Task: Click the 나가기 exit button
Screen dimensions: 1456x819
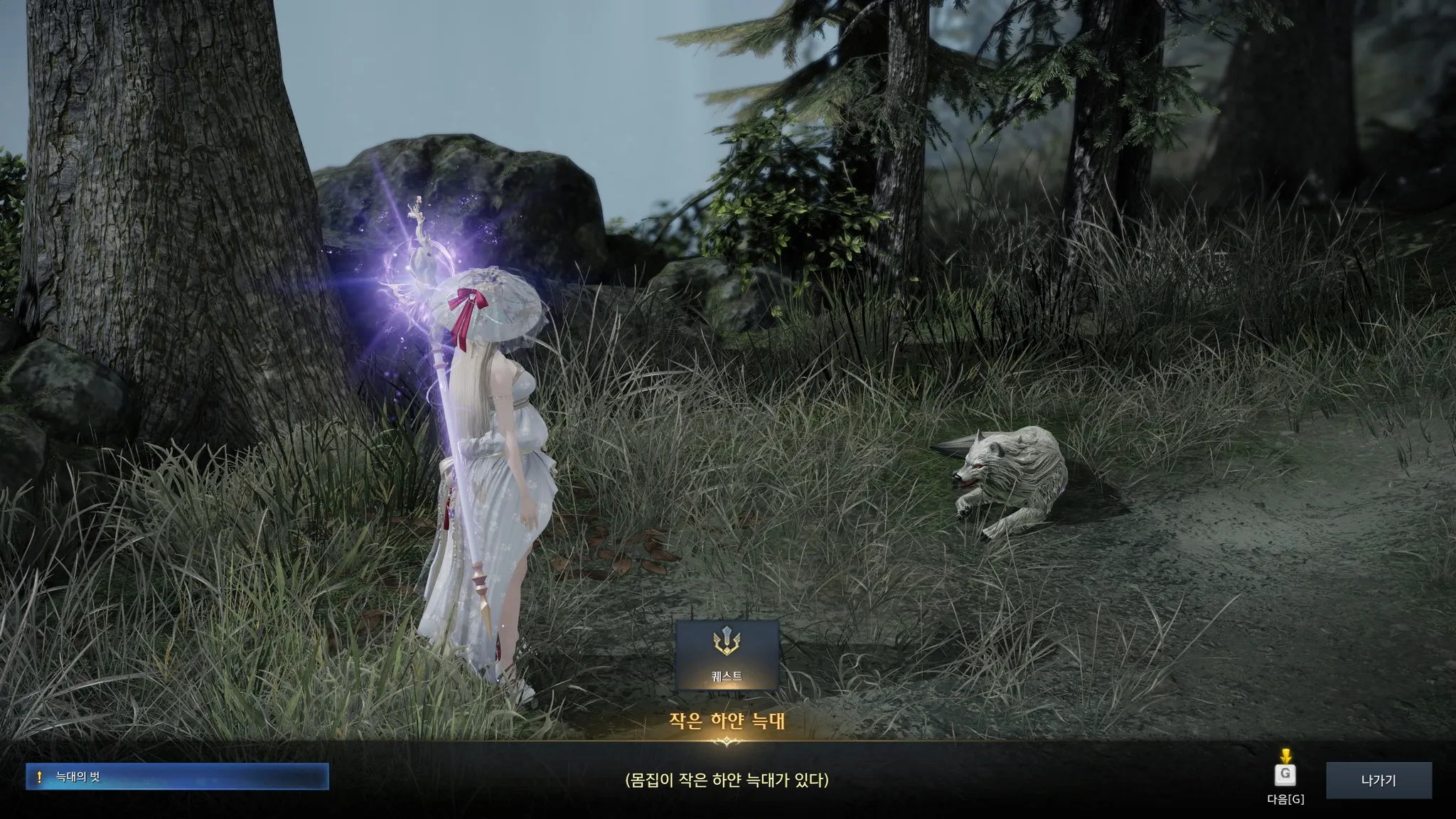Action: [x=1378, y=780]
